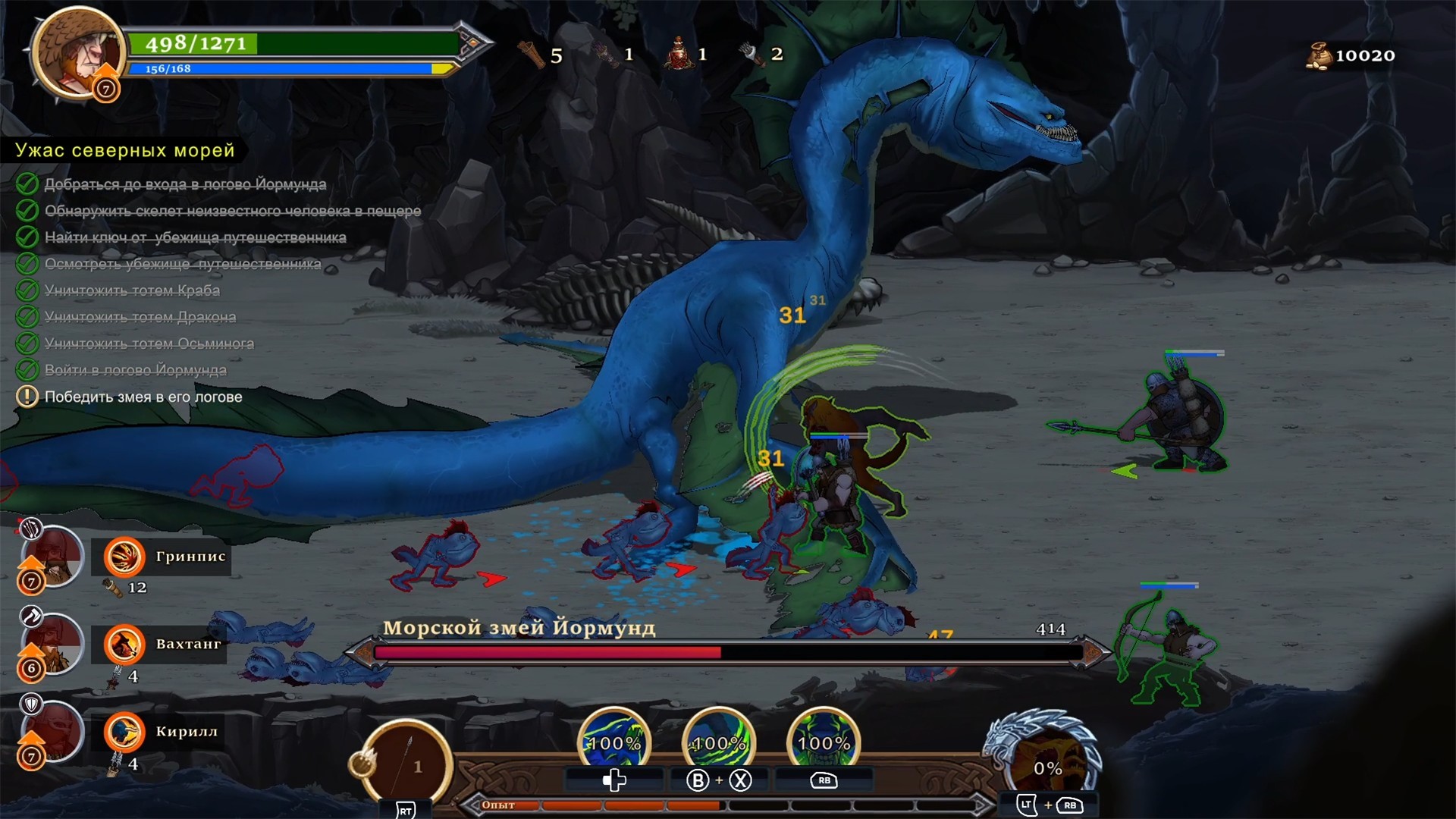Select the "Победить змея в его логове" objective
Image resolution: width=1456 pixels, height=819 pixels.
coord(143,397)
